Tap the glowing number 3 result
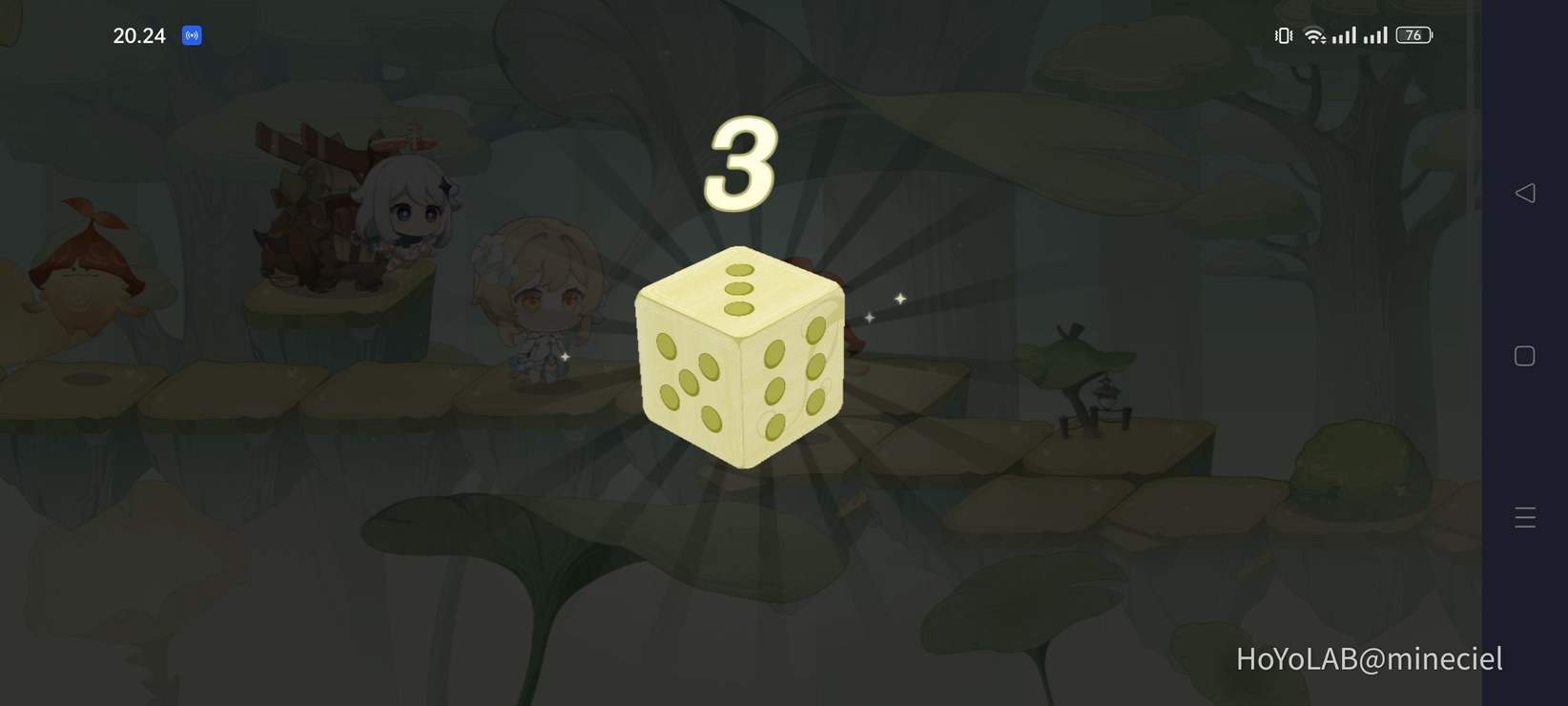 coord(742,164)
